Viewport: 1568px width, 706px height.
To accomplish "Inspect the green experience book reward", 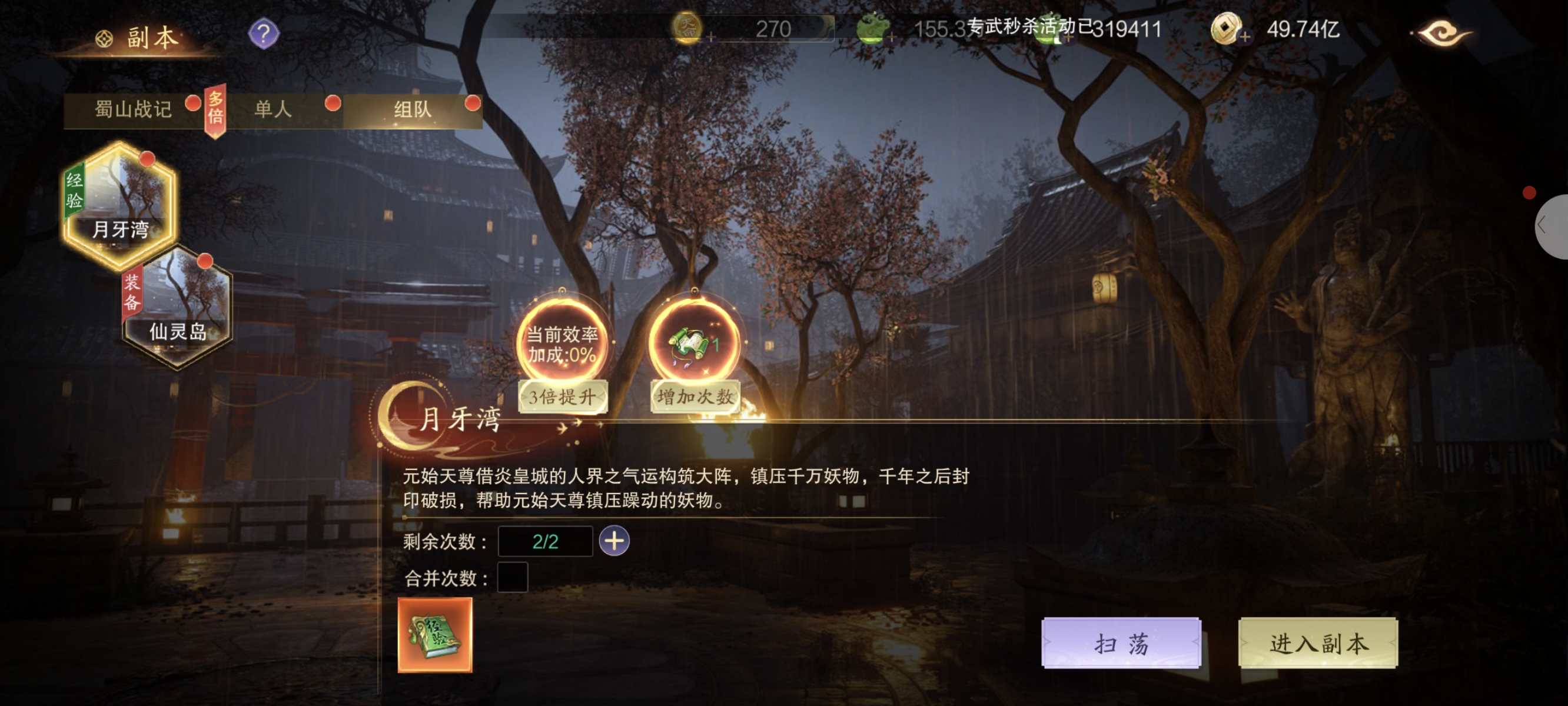I will [434, 635].
